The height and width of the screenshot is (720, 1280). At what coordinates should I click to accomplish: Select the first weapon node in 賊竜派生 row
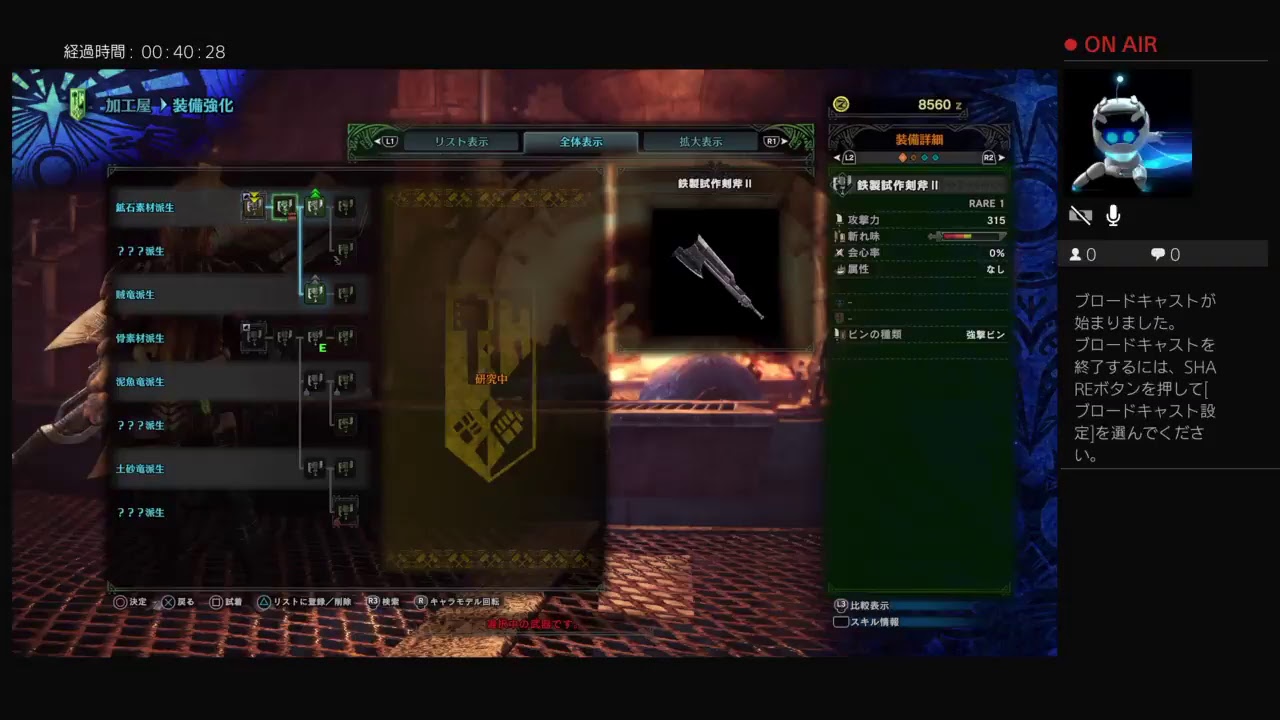[x=316, y=294]
